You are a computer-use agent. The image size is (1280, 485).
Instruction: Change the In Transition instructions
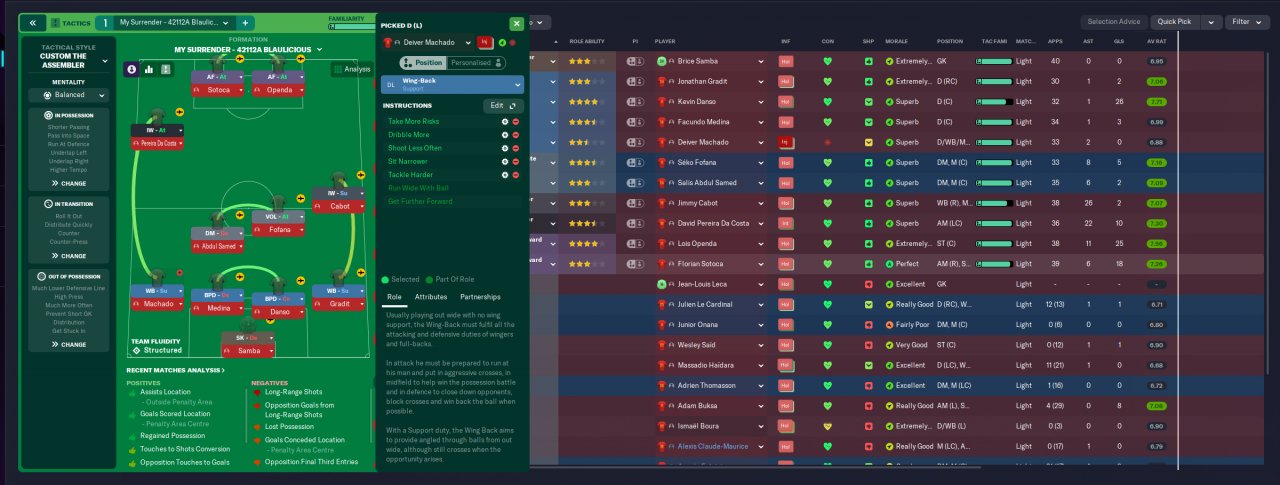69,256
